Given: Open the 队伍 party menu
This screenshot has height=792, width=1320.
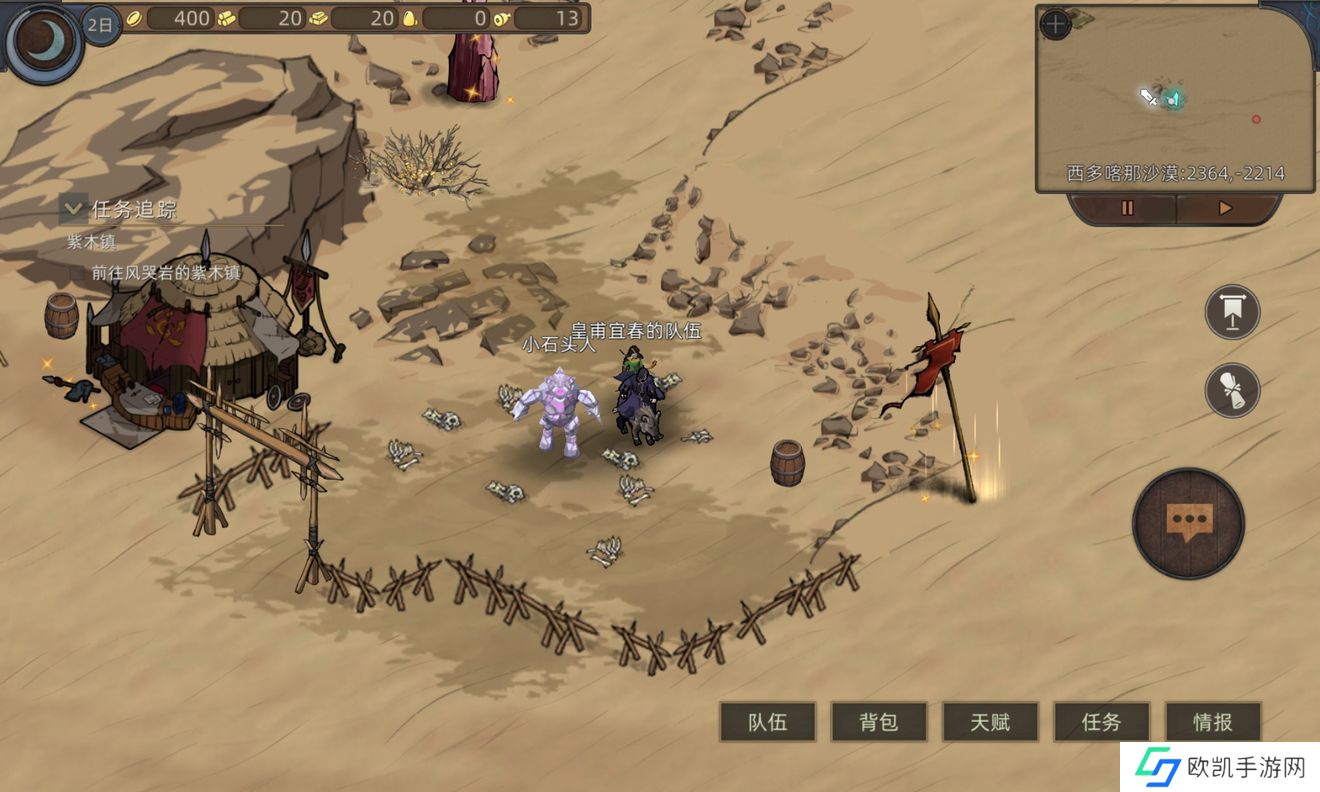Looking at the screenshot, I should pos(767,722).
